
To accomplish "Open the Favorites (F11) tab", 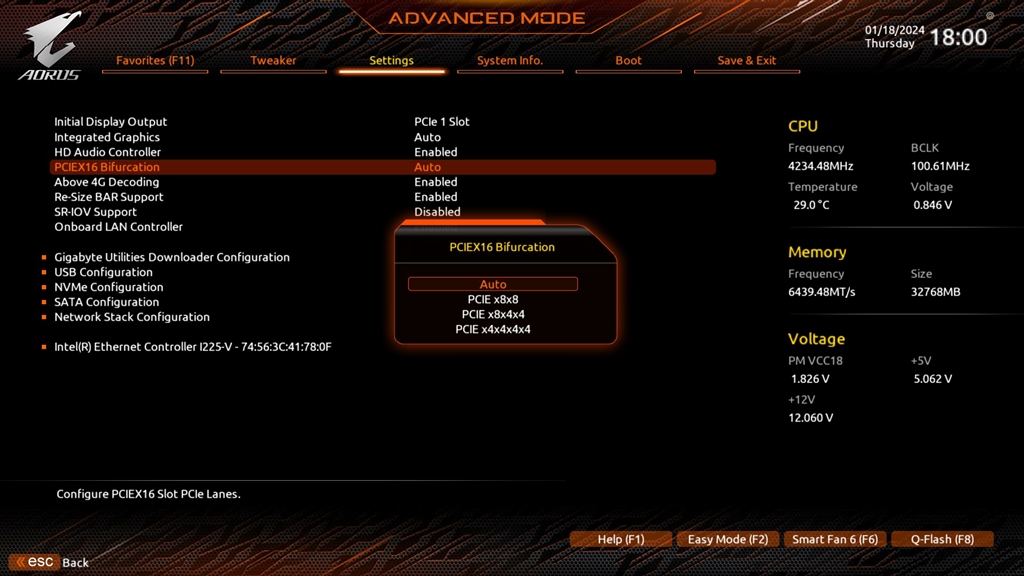I will pos(155,61).
